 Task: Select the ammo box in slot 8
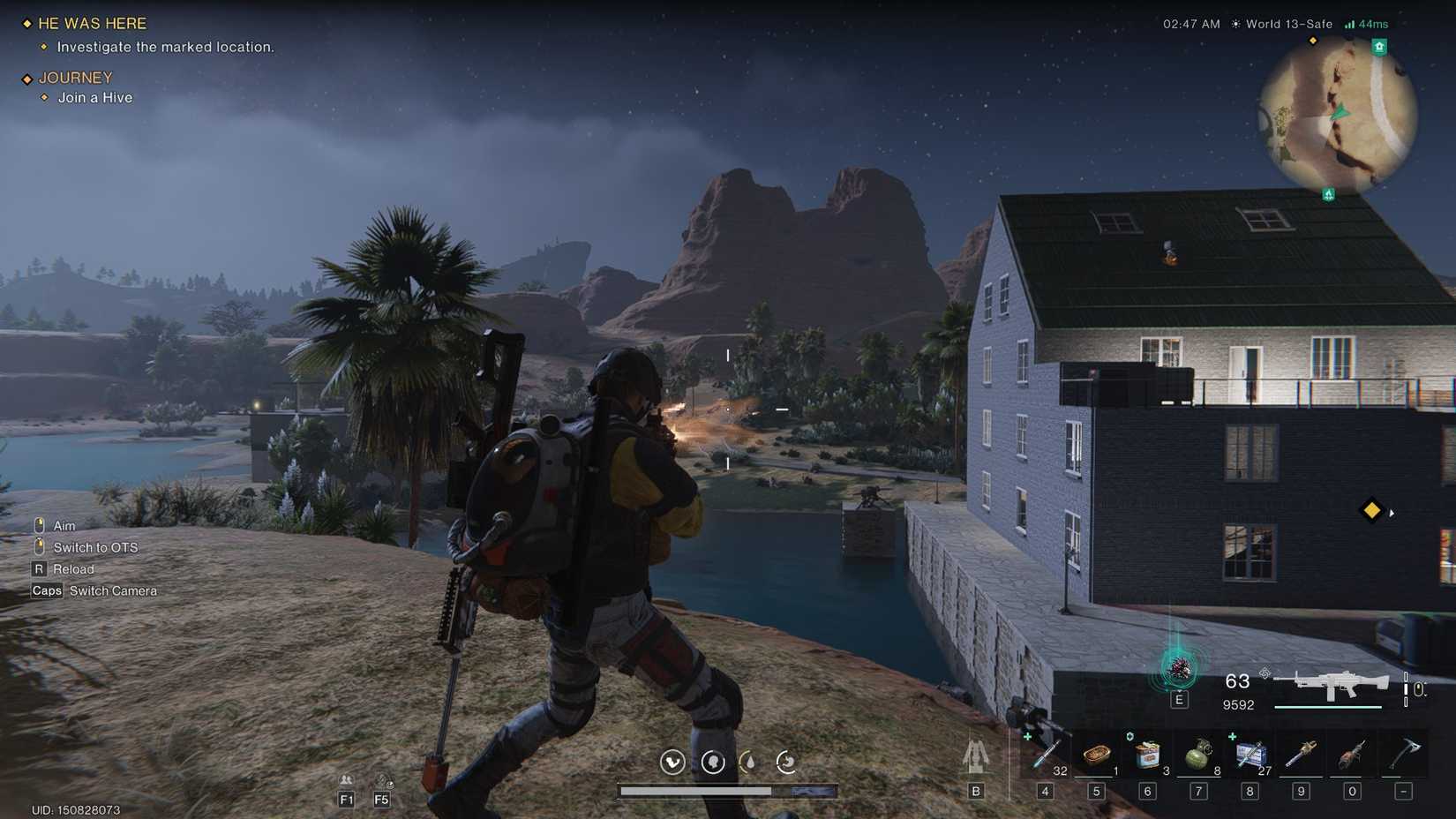tap(1250, 757)
